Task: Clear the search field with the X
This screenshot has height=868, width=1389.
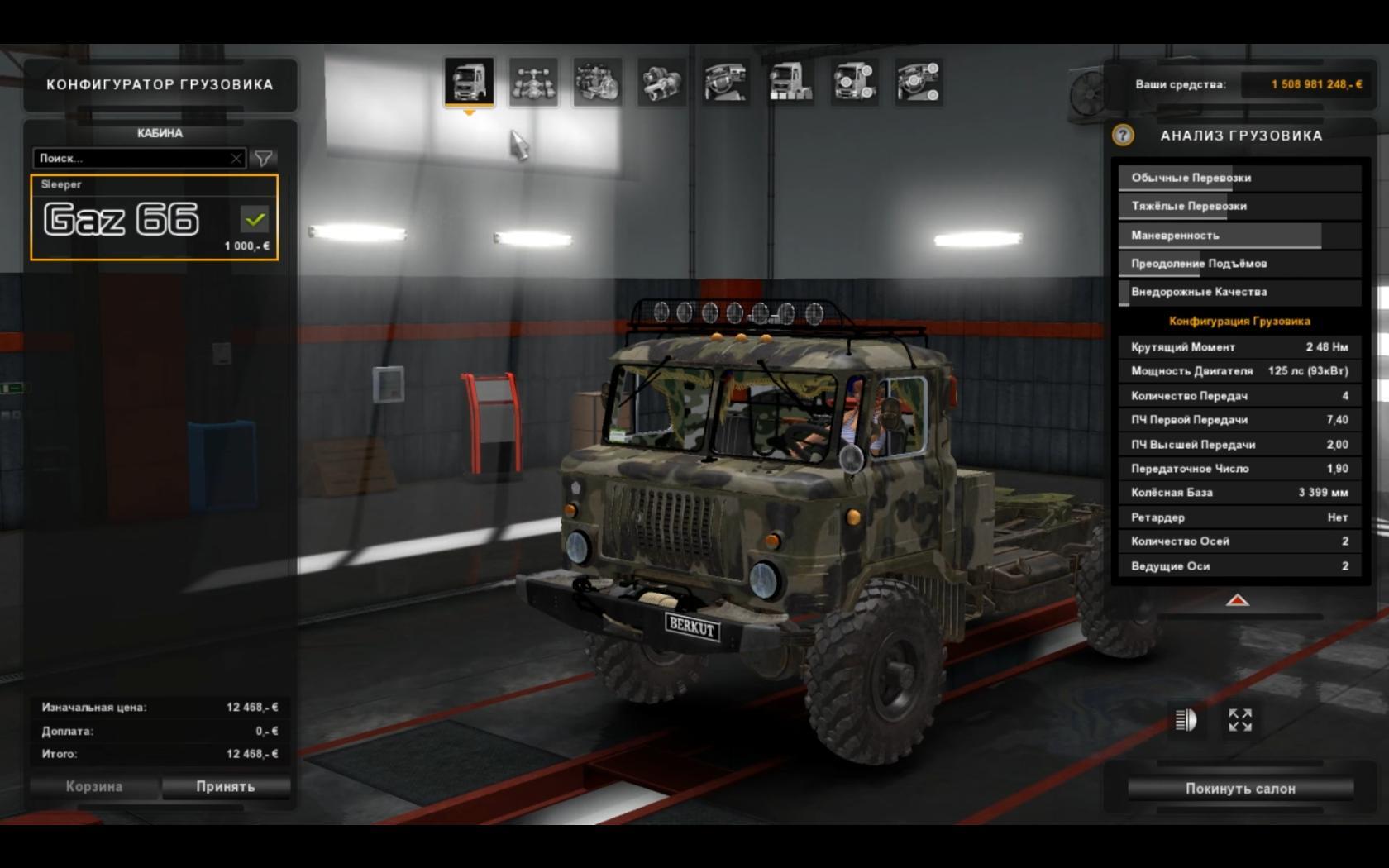Action: [236, 158]
